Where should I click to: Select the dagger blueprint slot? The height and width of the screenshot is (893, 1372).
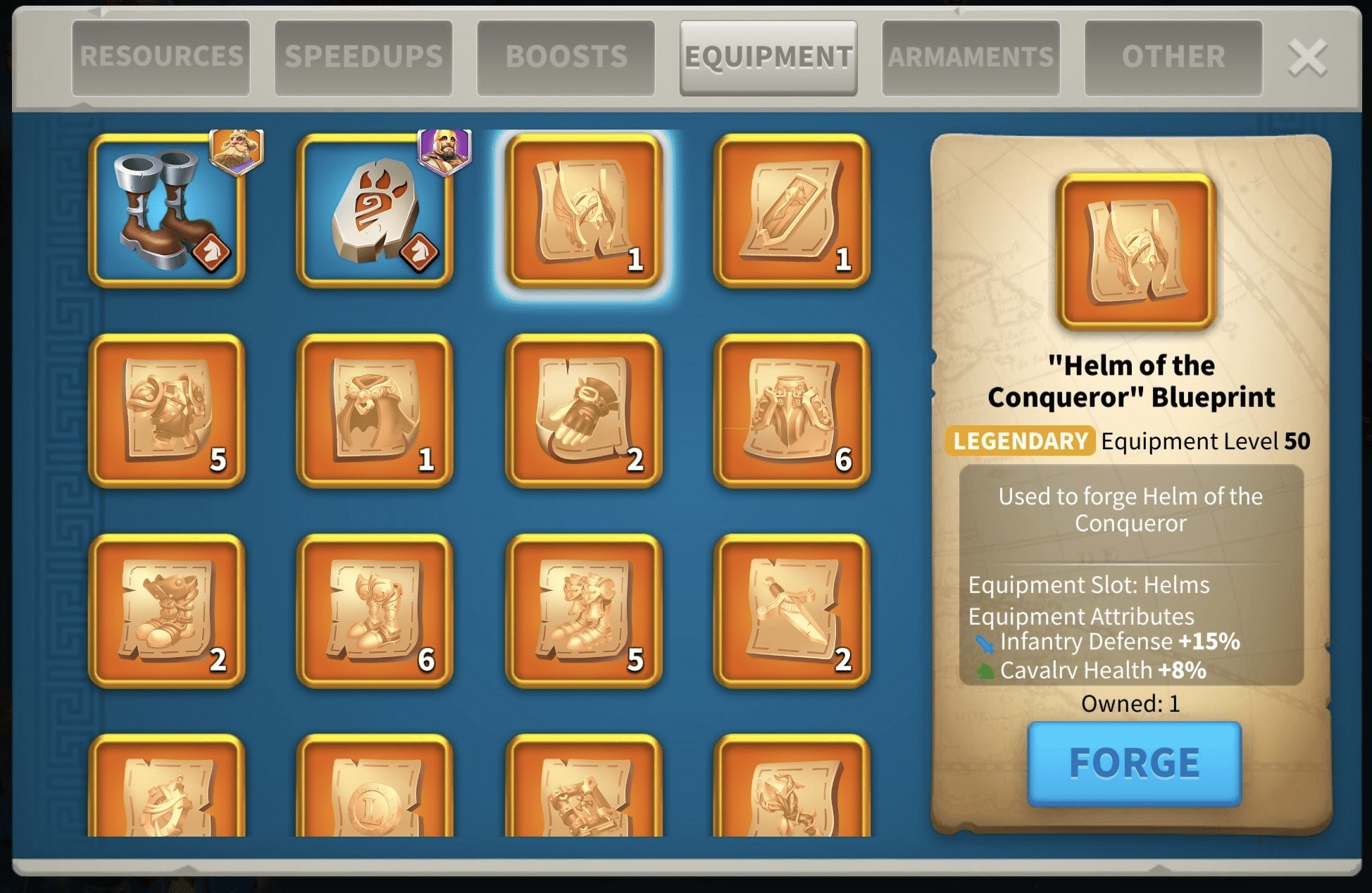click(792, 611)
